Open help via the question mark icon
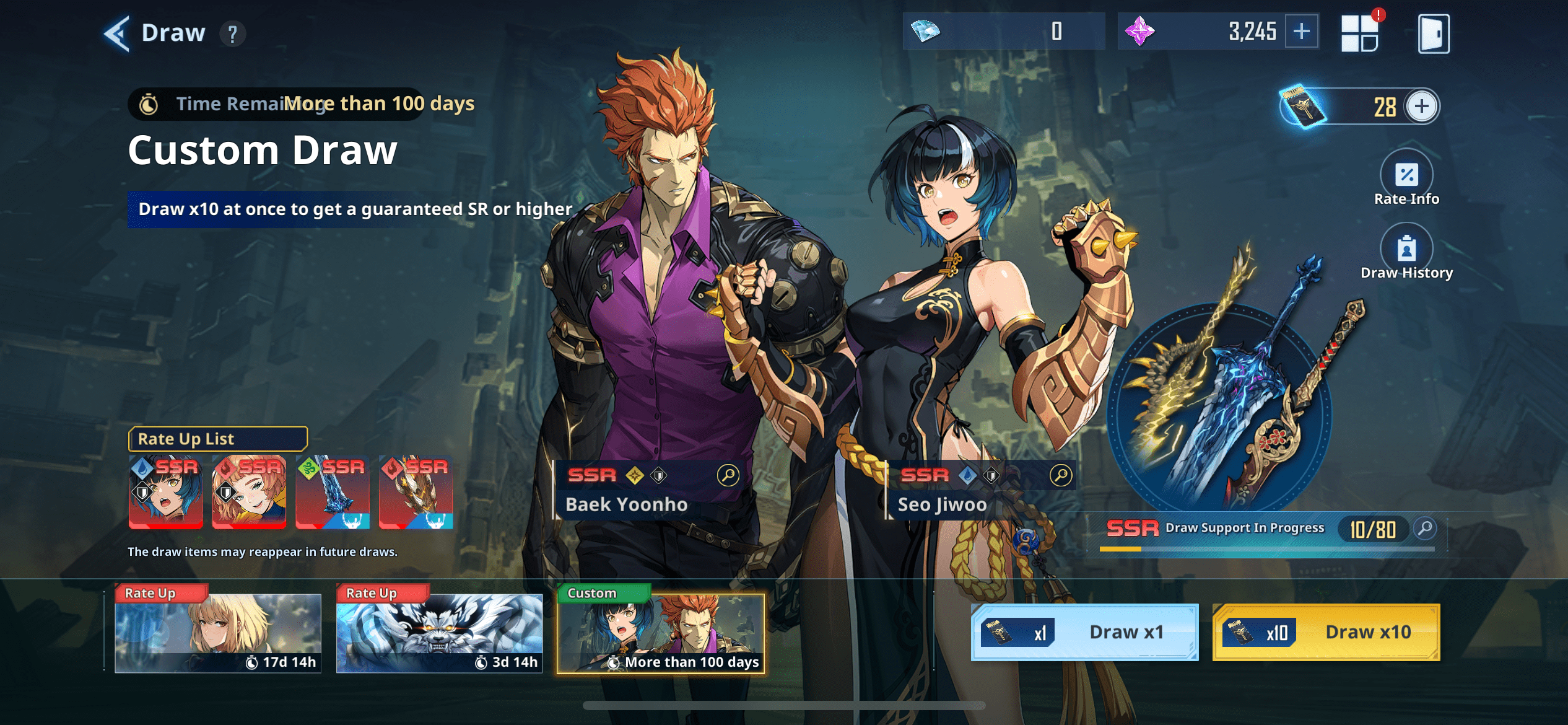Image resolution: width=1568 pixels, height=725 pixels. coord(233,33)
